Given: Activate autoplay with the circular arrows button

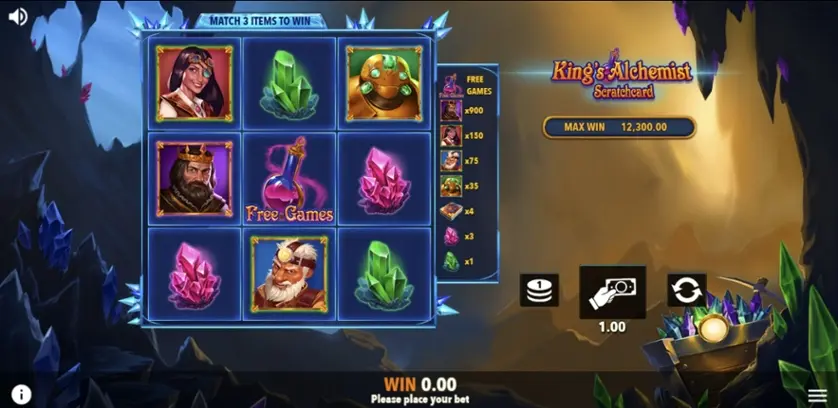Looking at the screenshot, I should pos(686,291).
